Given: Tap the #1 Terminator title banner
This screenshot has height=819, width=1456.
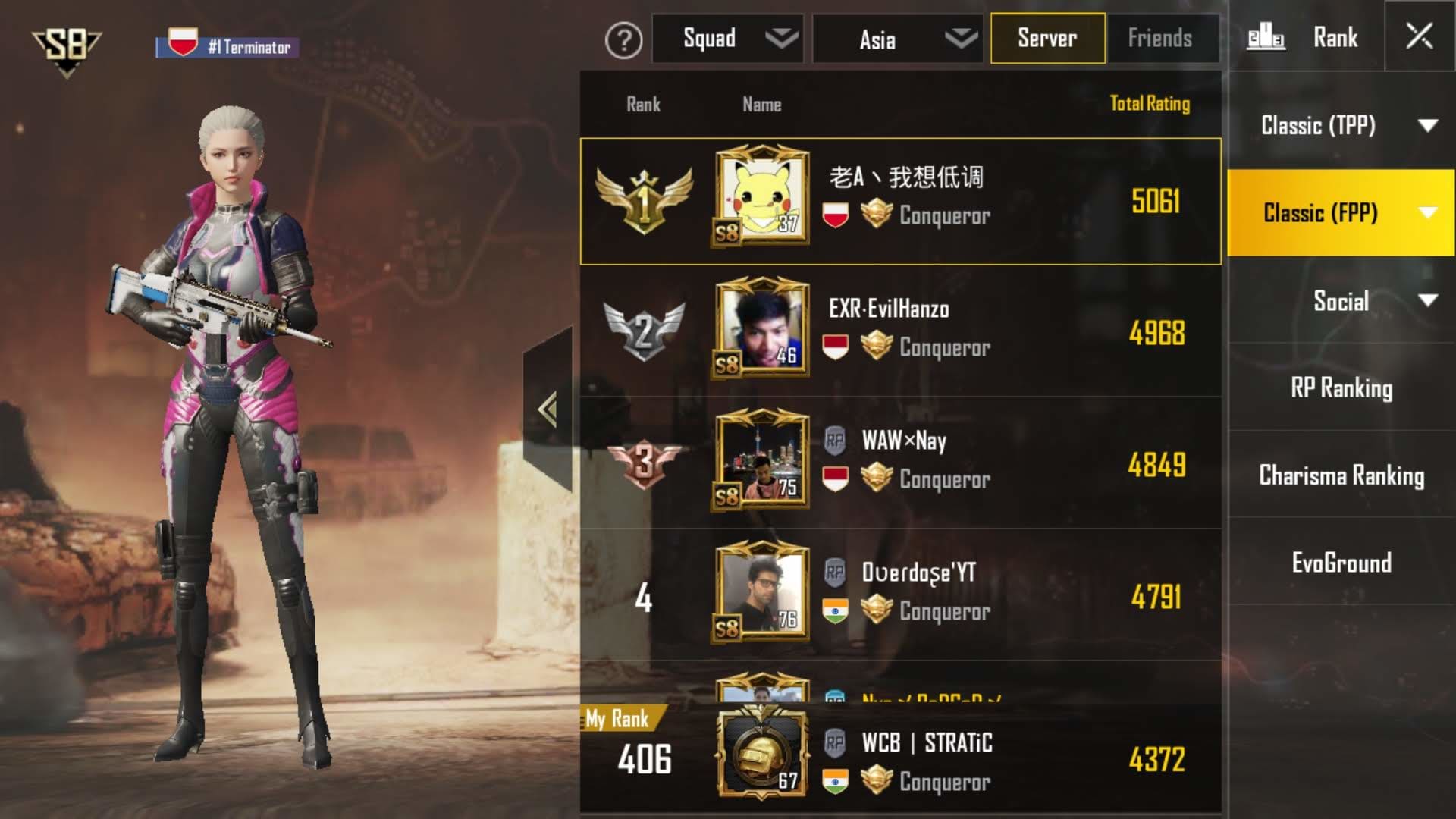Looking at the screenshot, I should click(227, 45).
